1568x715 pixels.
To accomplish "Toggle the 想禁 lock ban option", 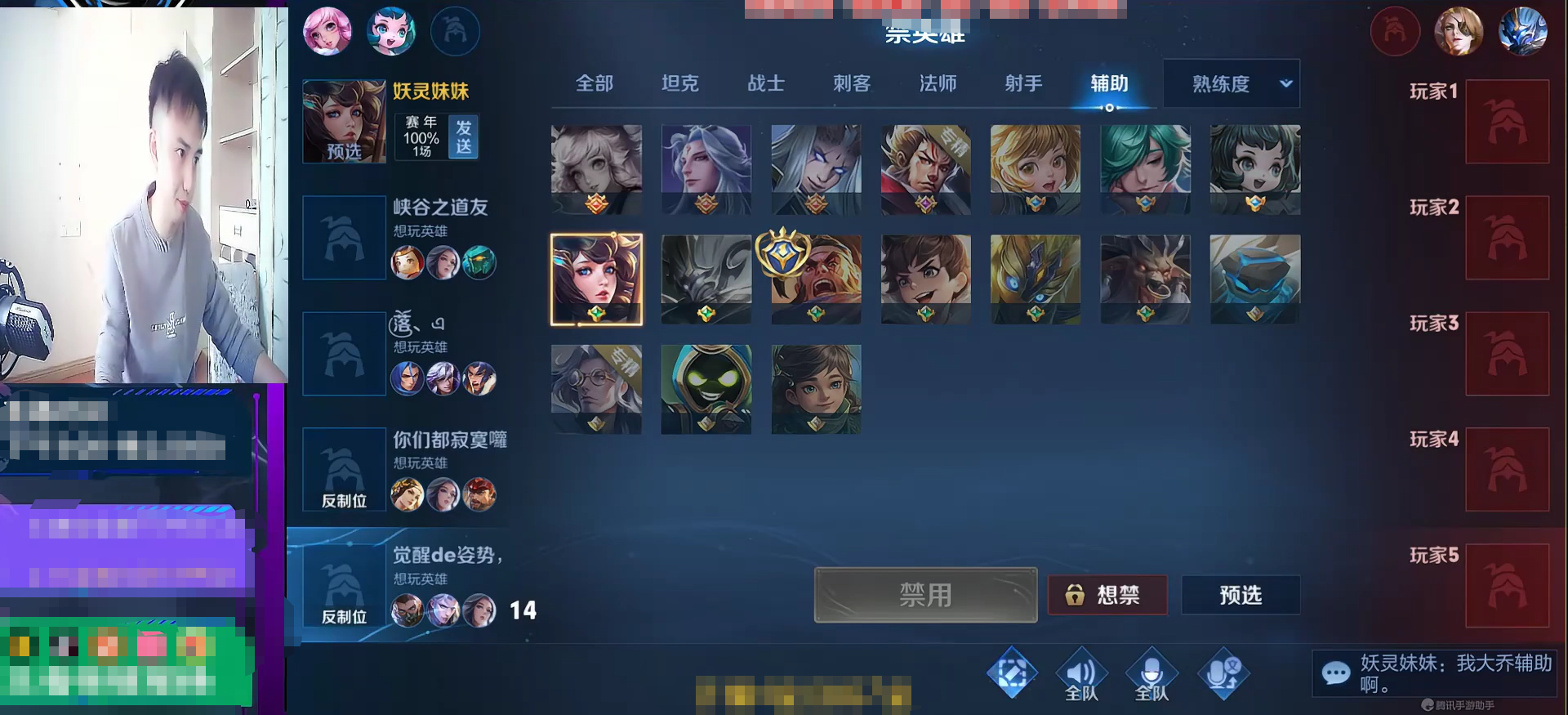I will coord(1107,596).
